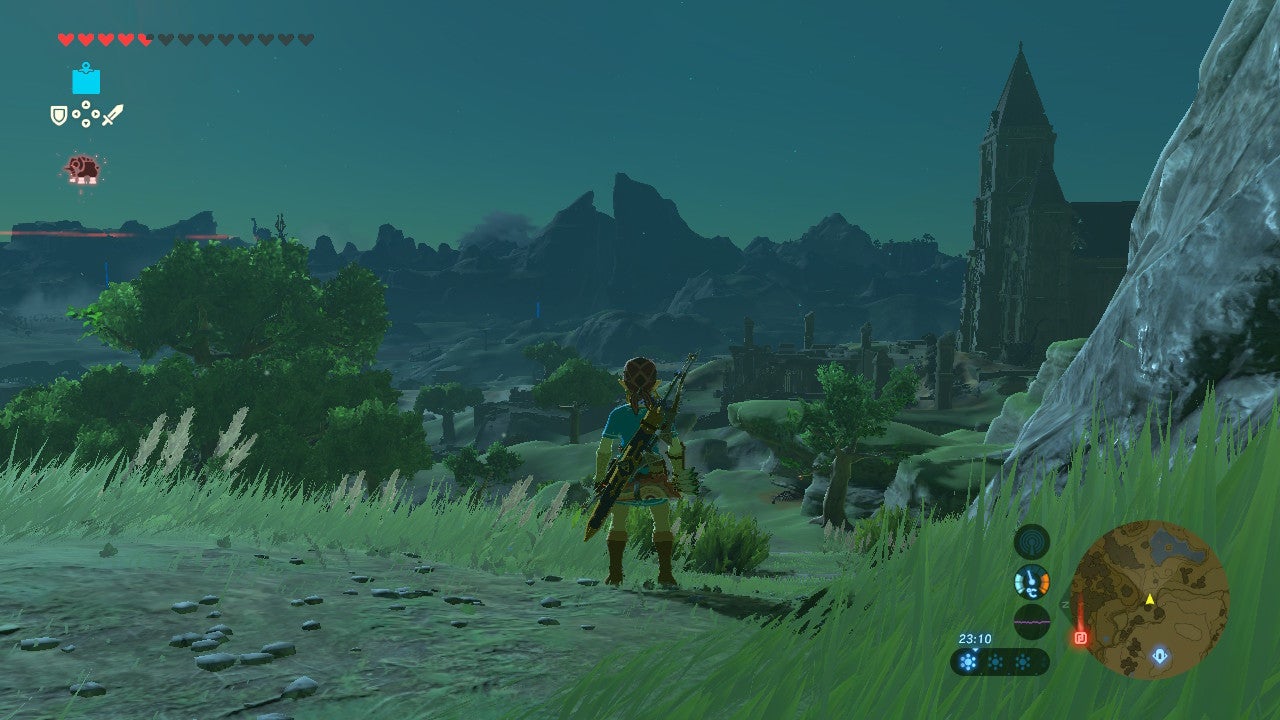Viewport: 1280px width, 720px height.
Task: Click the temperature gauge icon
Action: coord(1031,582)
